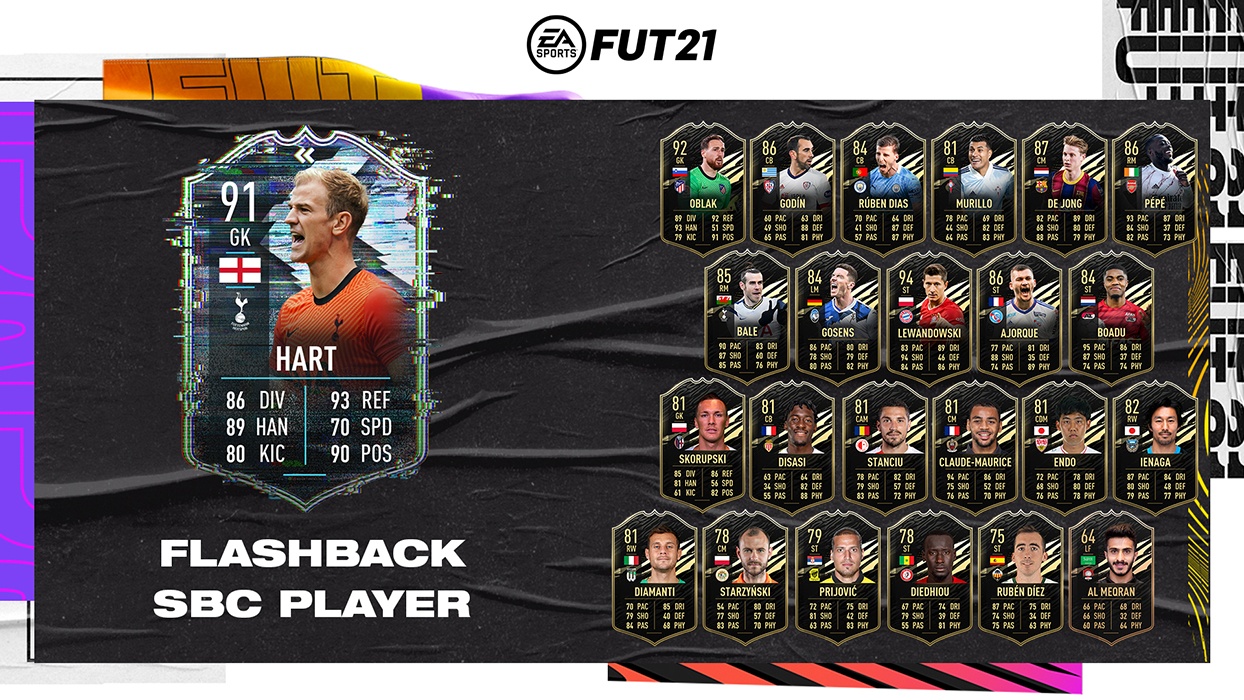Choose the Diedhiou striker card
Screen dimensions: 1244x700
tap(928, 577)
